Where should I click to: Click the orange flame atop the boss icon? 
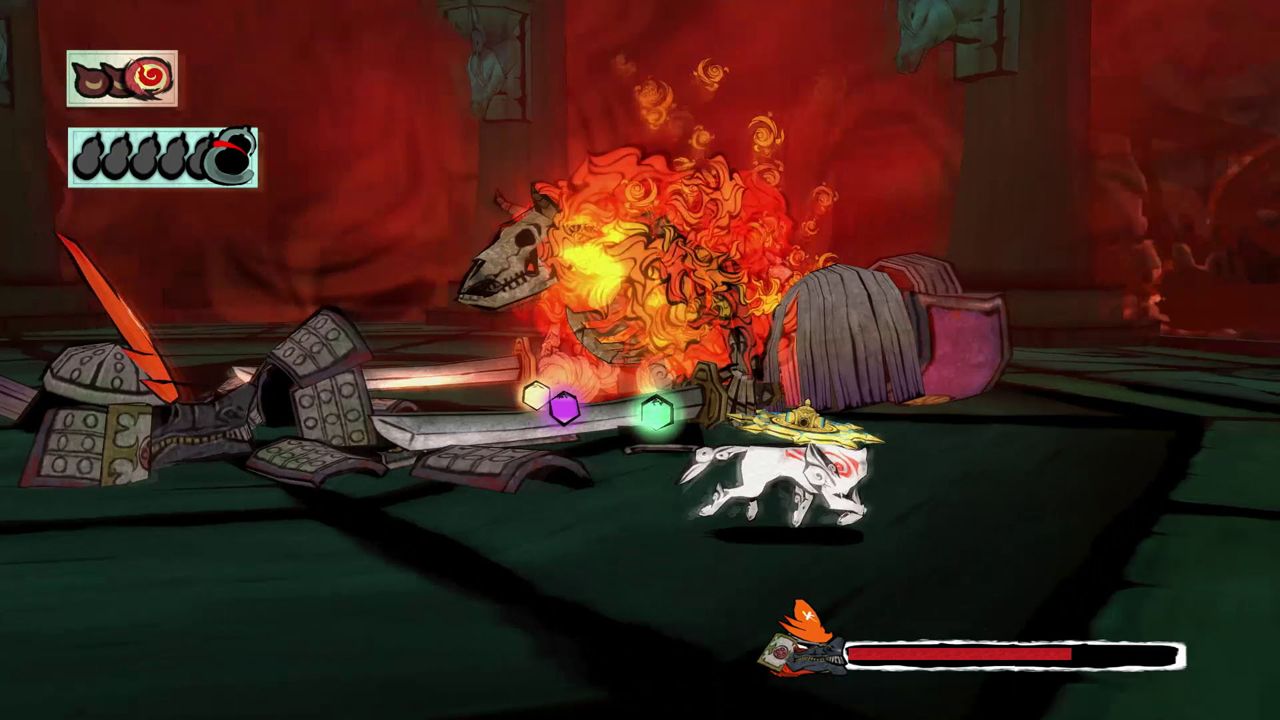[x=808, y=618]
